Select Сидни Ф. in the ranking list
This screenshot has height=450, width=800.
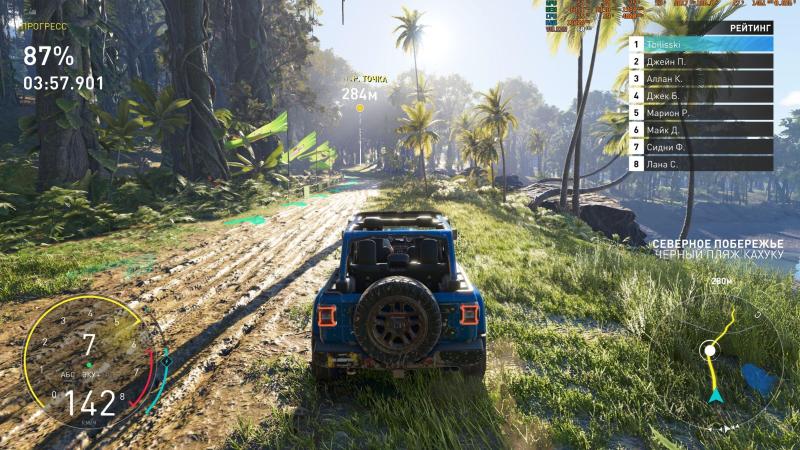click(701, 147)
